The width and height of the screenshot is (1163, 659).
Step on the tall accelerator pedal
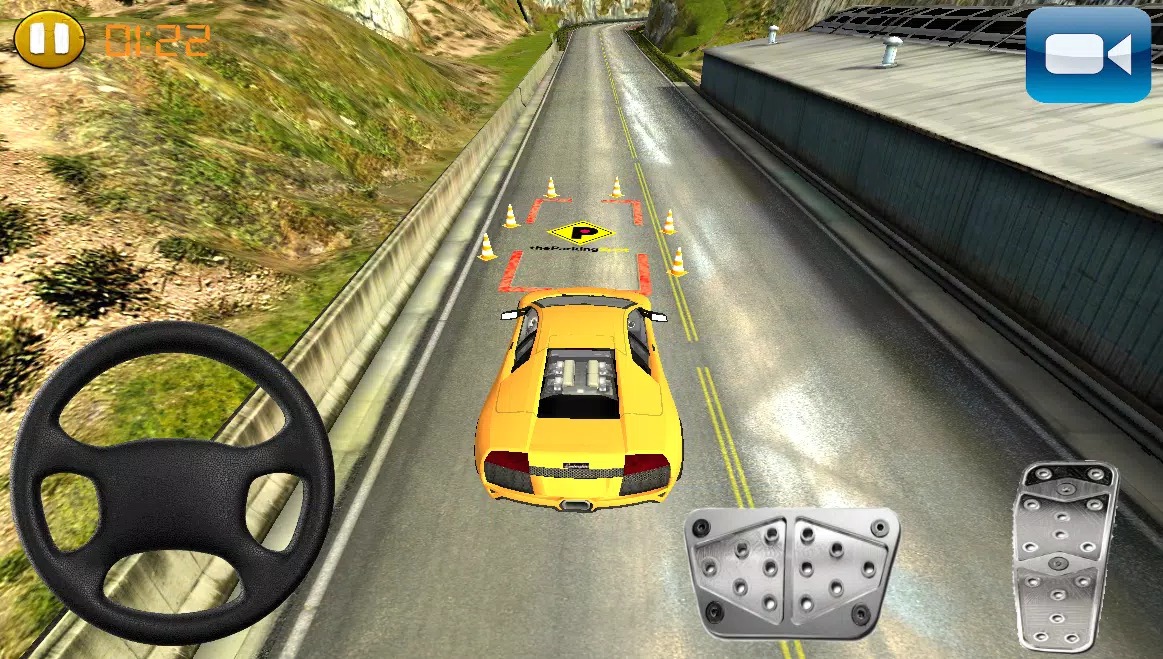[1063, 555]
